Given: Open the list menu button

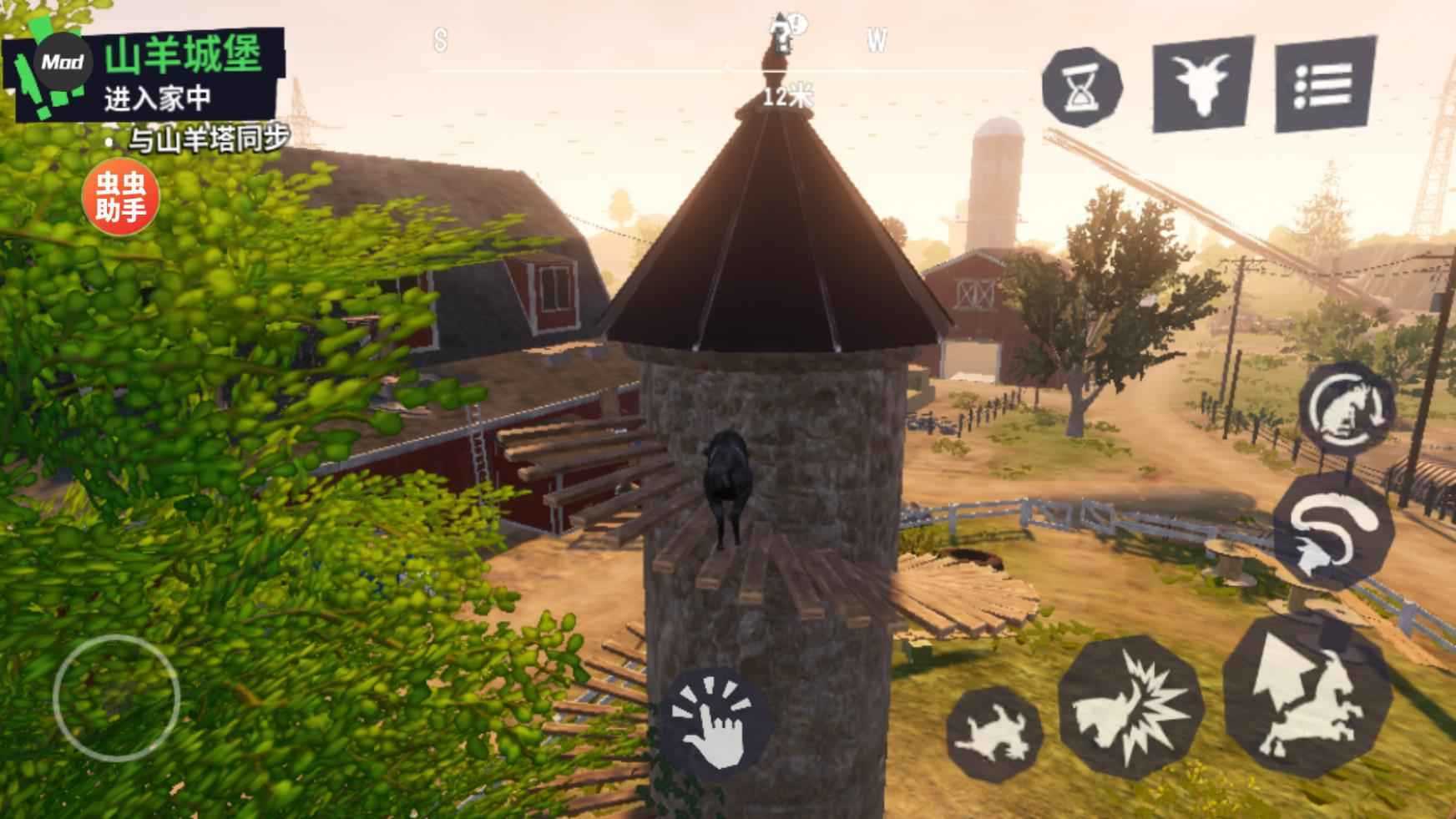Looking at the screenshot, I should pyautogui.click(x=1325, y=83).
